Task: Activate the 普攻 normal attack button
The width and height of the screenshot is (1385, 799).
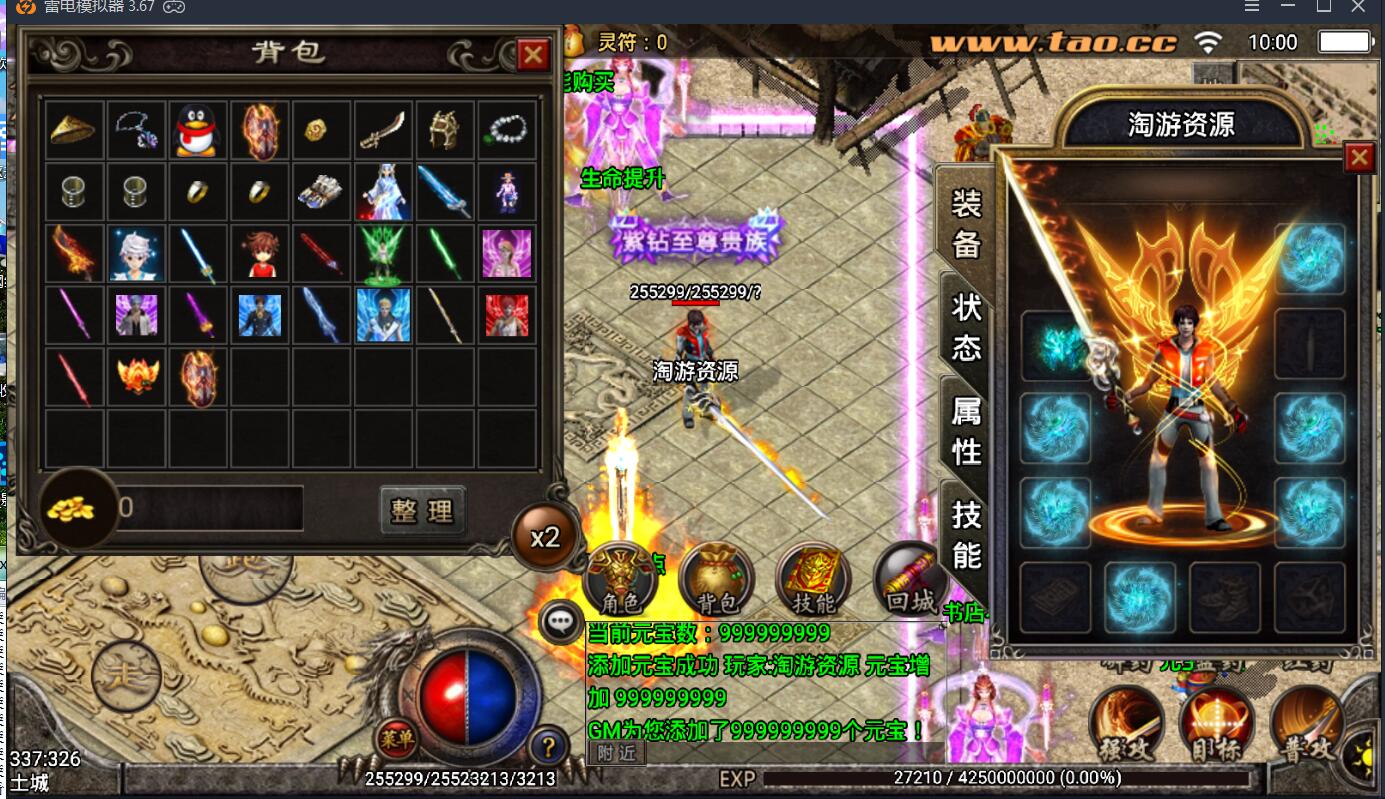Action: click(x=1307, y=724)
